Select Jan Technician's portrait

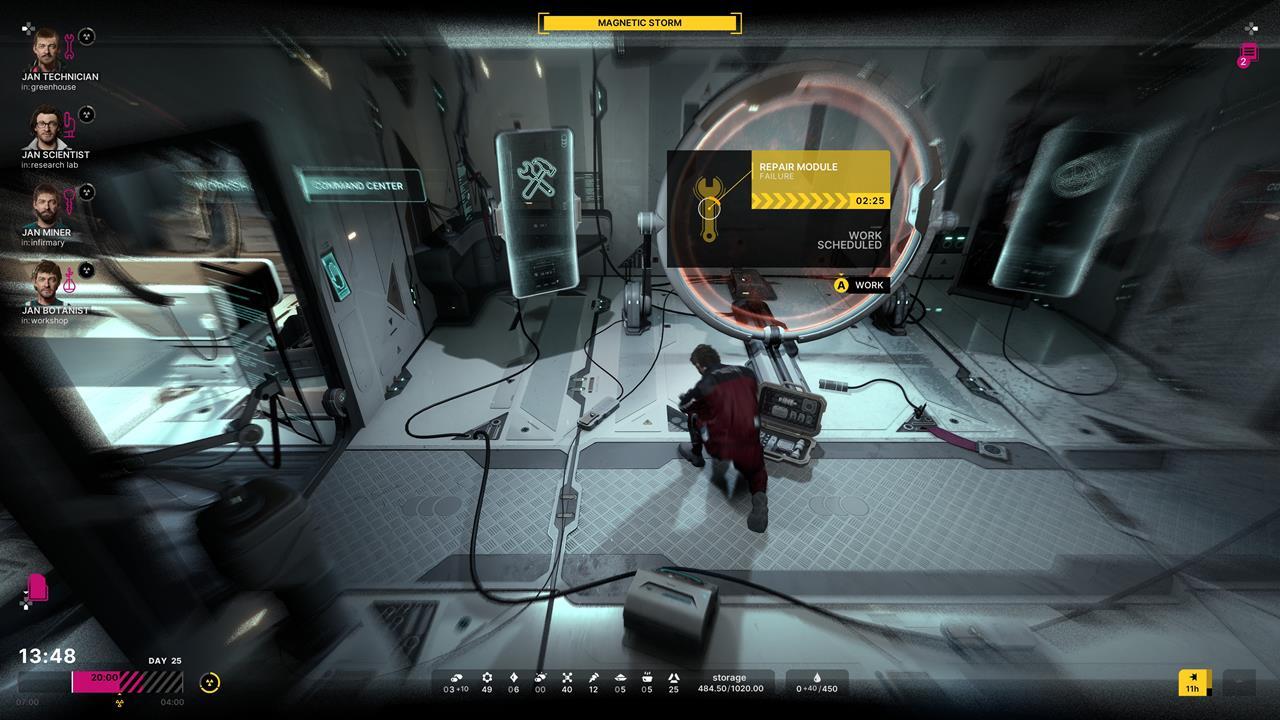pyautogui.click(x=45, y=48)
